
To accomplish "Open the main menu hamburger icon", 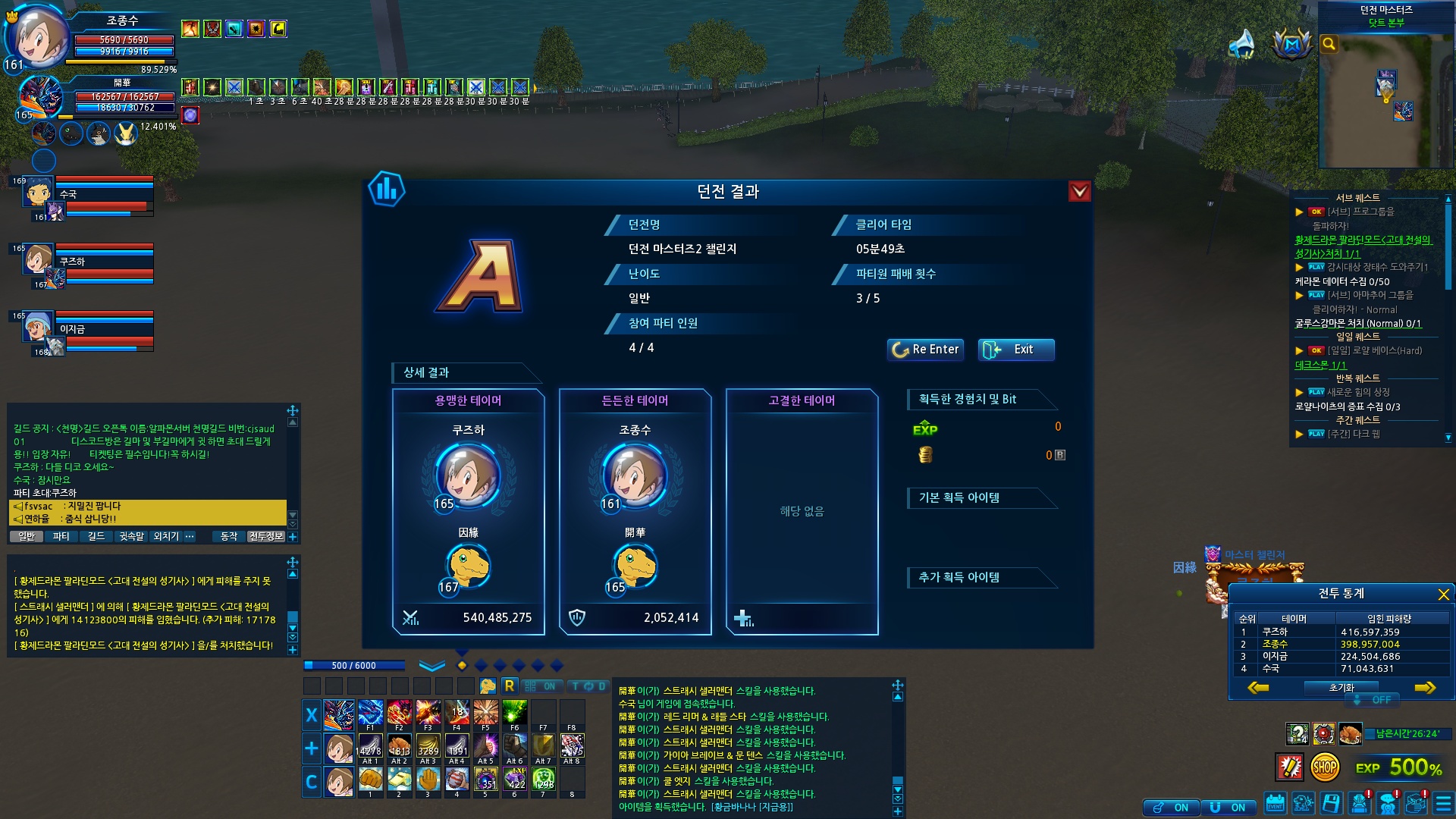I will click(1443, 803).
